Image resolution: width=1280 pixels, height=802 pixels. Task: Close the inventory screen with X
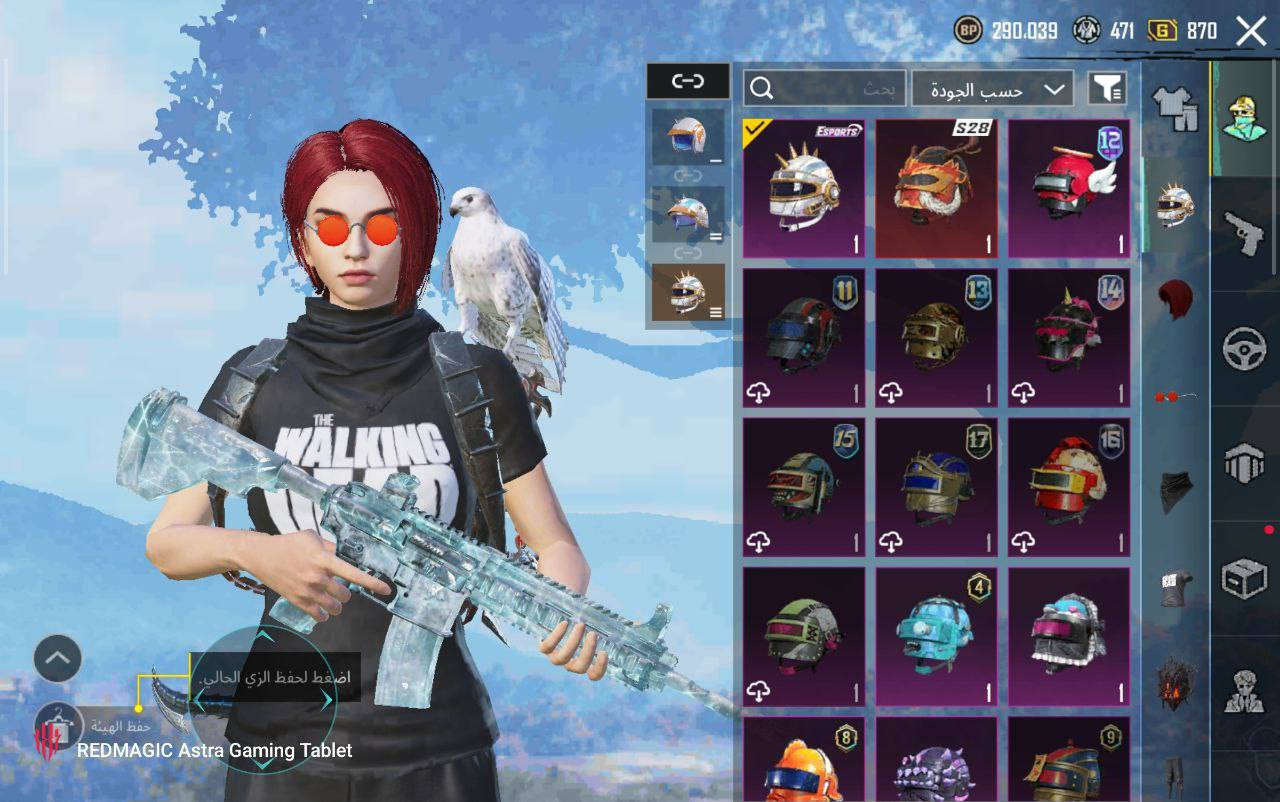(1251, 31)
